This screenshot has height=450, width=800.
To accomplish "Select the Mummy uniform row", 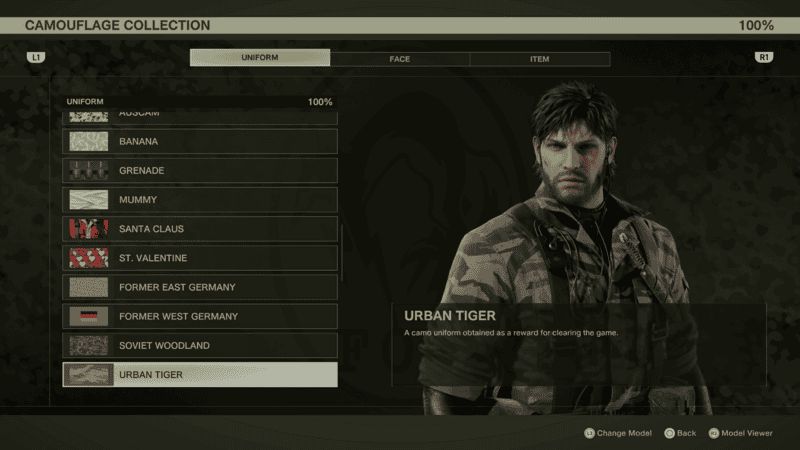I will (200, 200).
